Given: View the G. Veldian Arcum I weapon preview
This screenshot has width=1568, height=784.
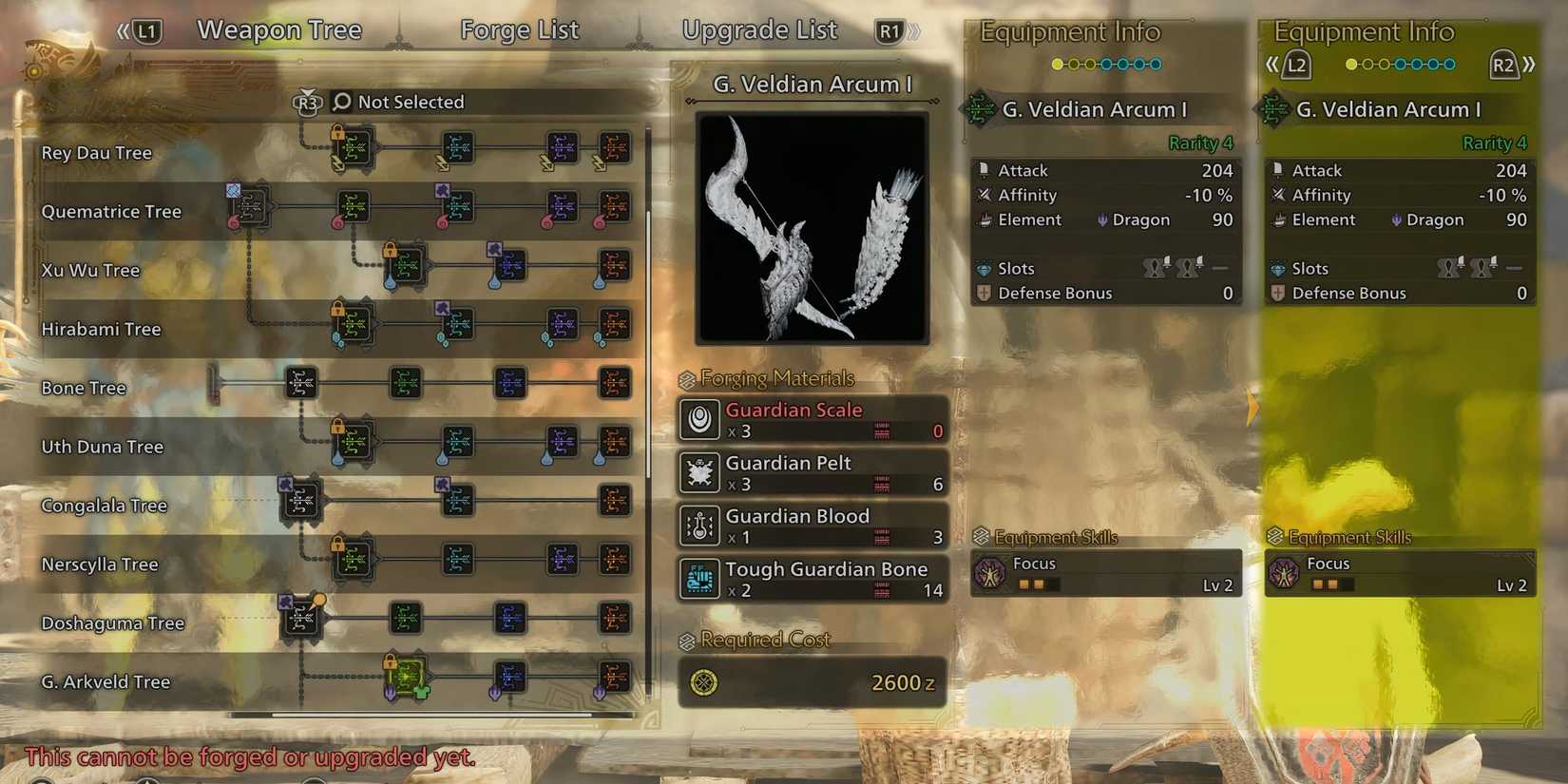Looking at the screenshot, I should pyautogui.click(x=812, y=227).
